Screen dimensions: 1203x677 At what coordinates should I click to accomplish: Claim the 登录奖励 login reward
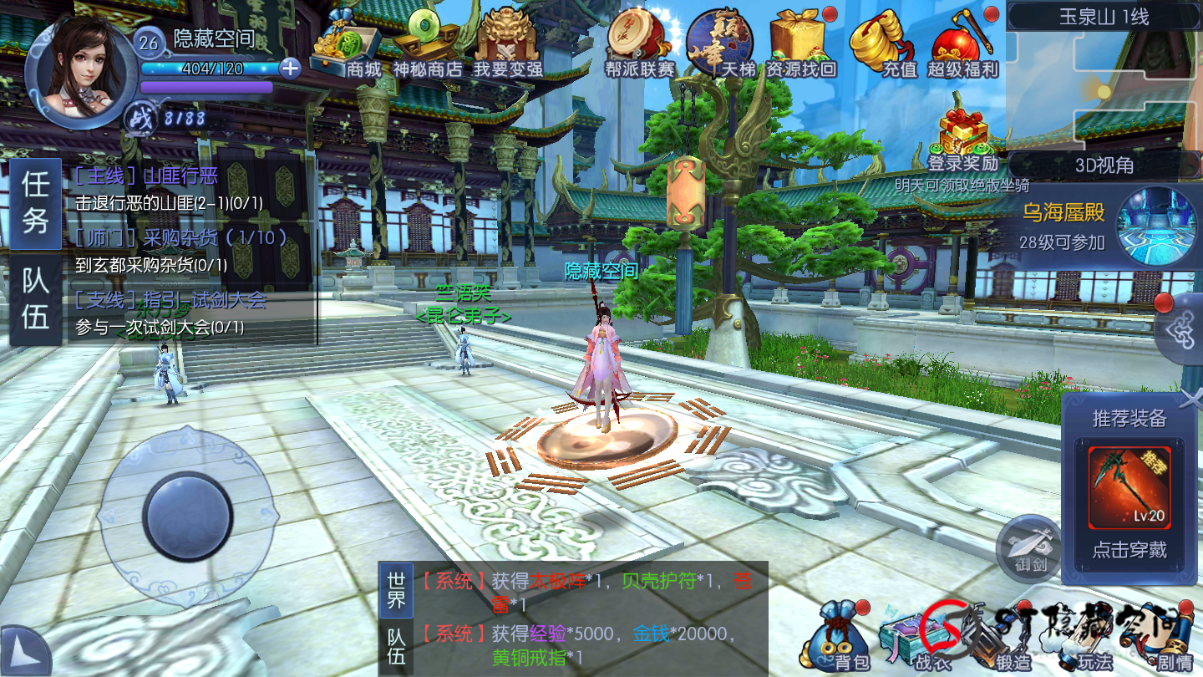click(962, 140)
